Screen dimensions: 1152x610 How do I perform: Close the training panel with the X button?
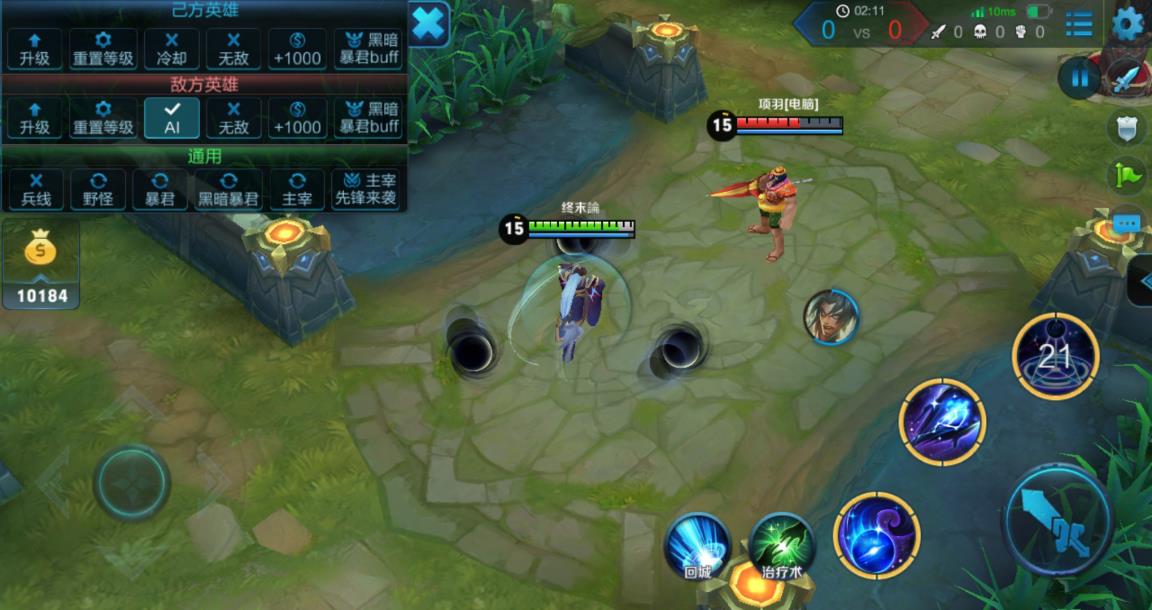[x=429, y=23]
